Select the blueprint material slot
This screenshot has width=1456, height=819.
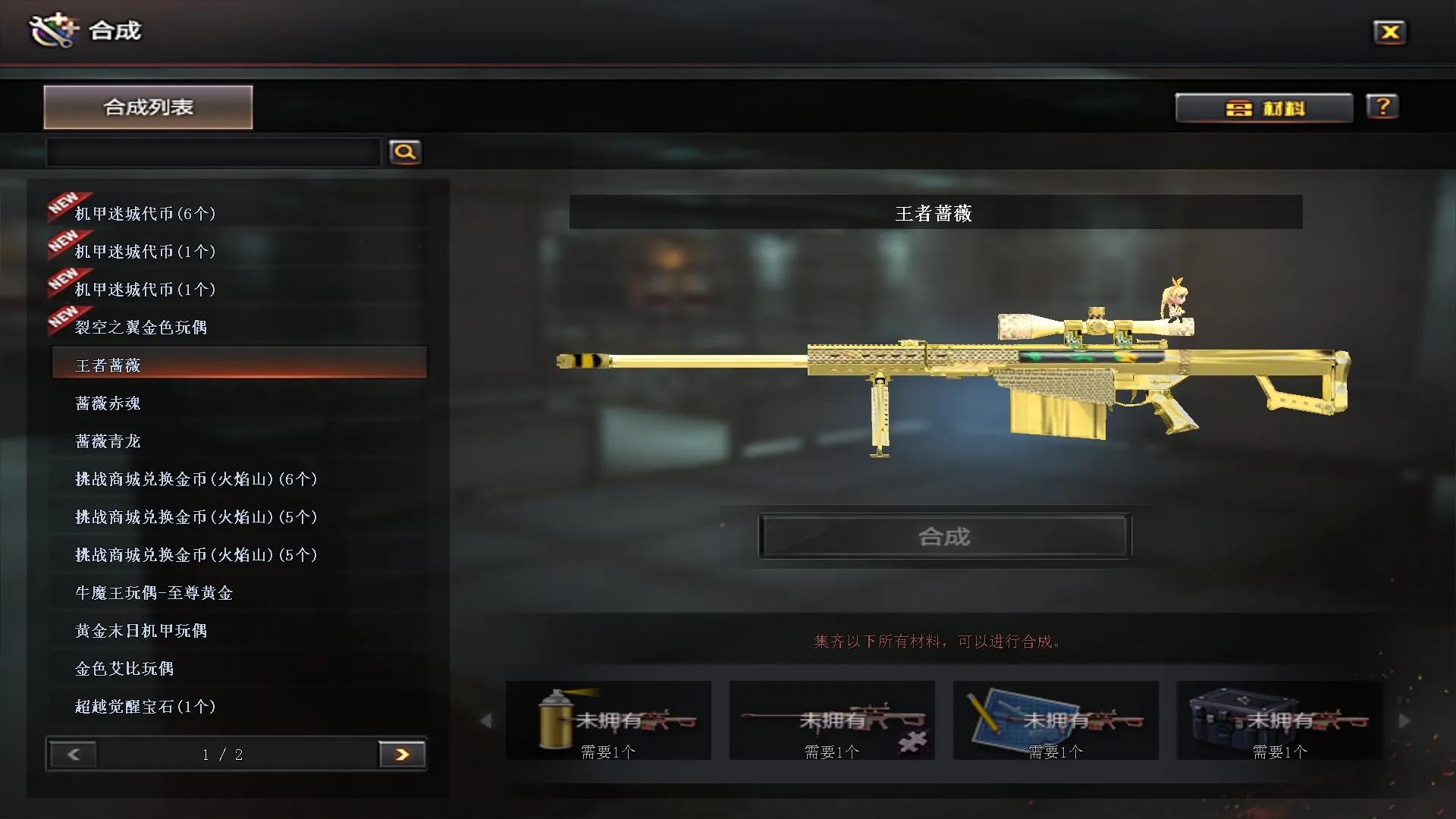tap(1056, 720)
